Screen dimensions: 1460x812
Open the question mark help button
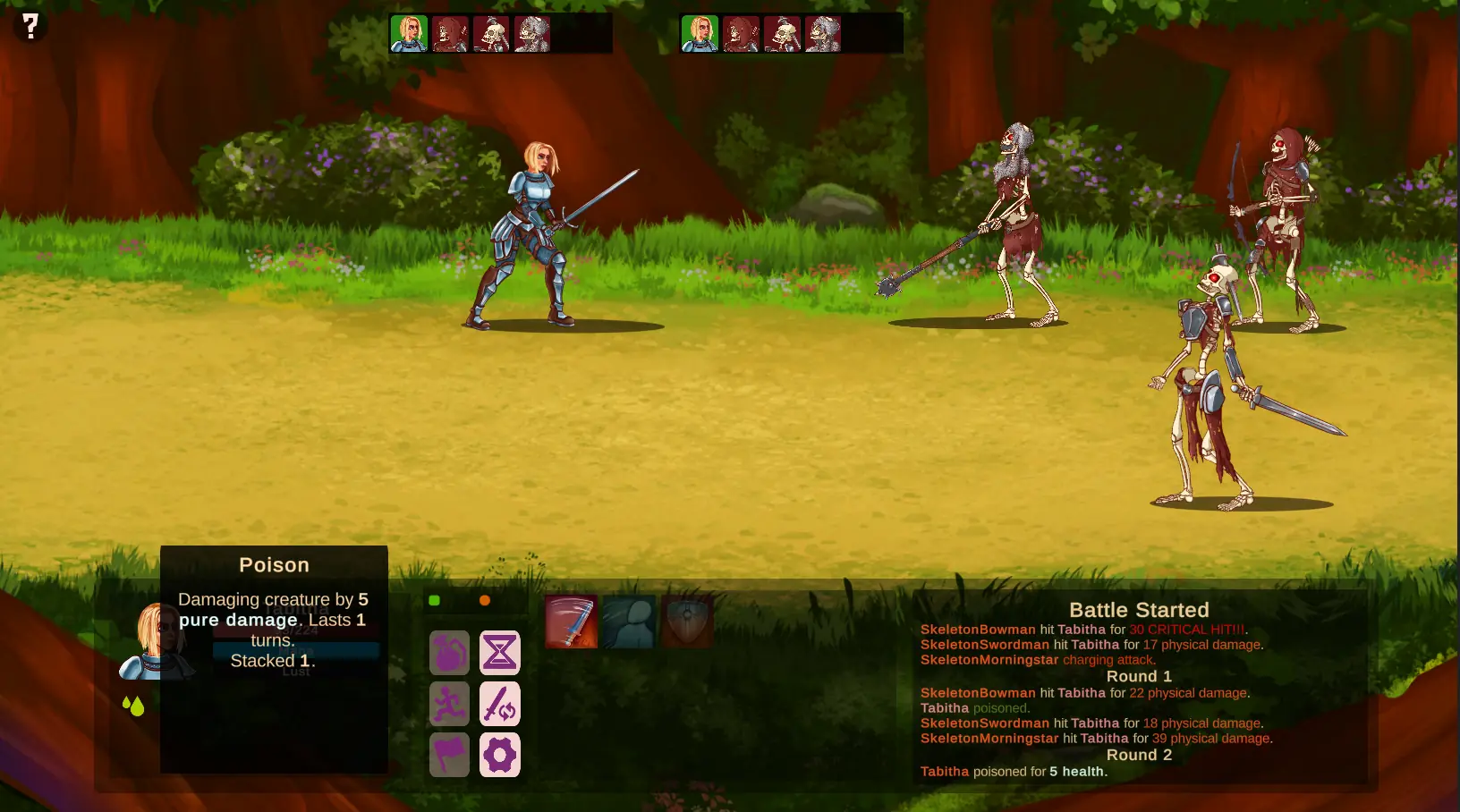[x=30, y=26]
